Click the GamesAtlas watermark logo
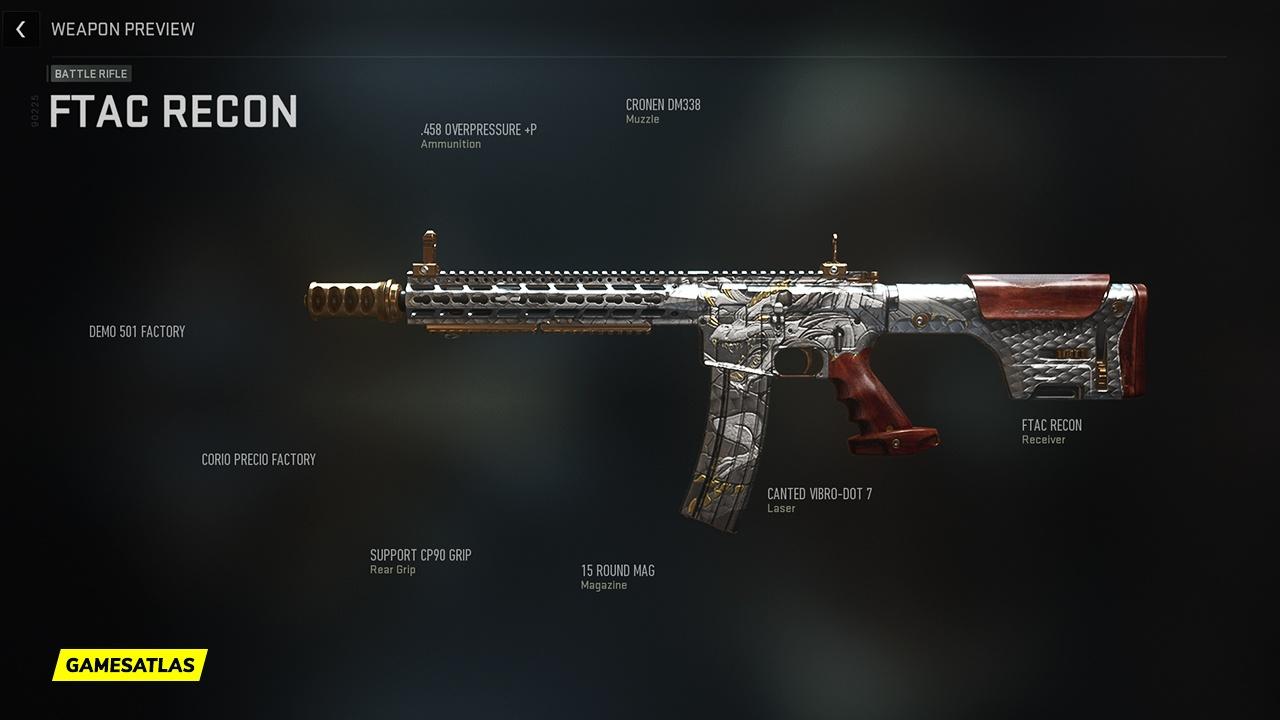1280x720 pixels. 130,665
